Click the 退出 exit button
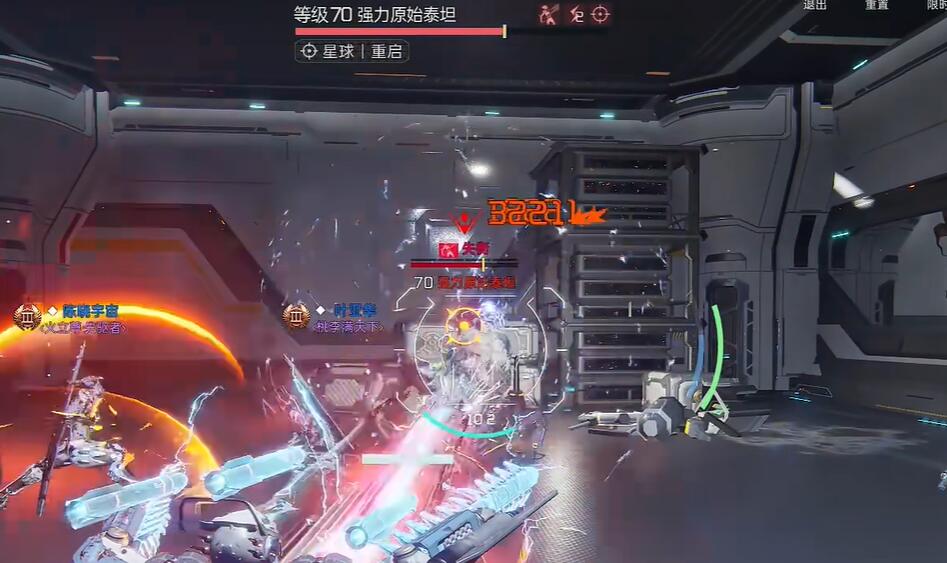The image size is (947, 563). click(815, 5)
